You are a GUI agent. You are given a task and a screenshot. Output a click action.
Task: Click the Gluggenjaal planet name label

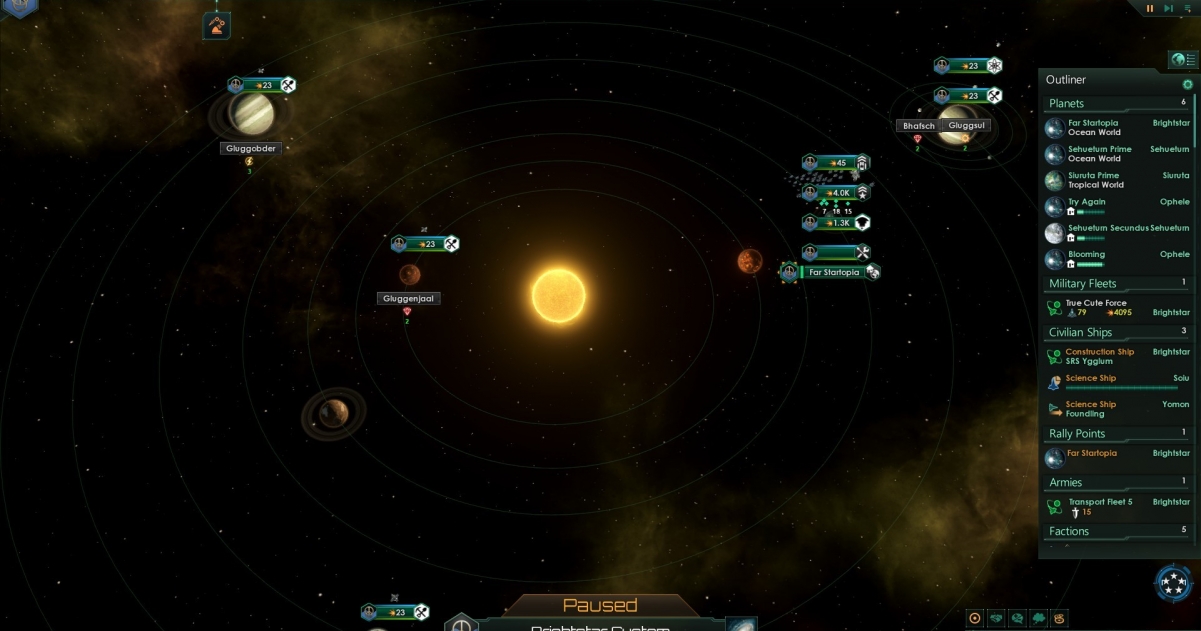click(x=409, y=299)
